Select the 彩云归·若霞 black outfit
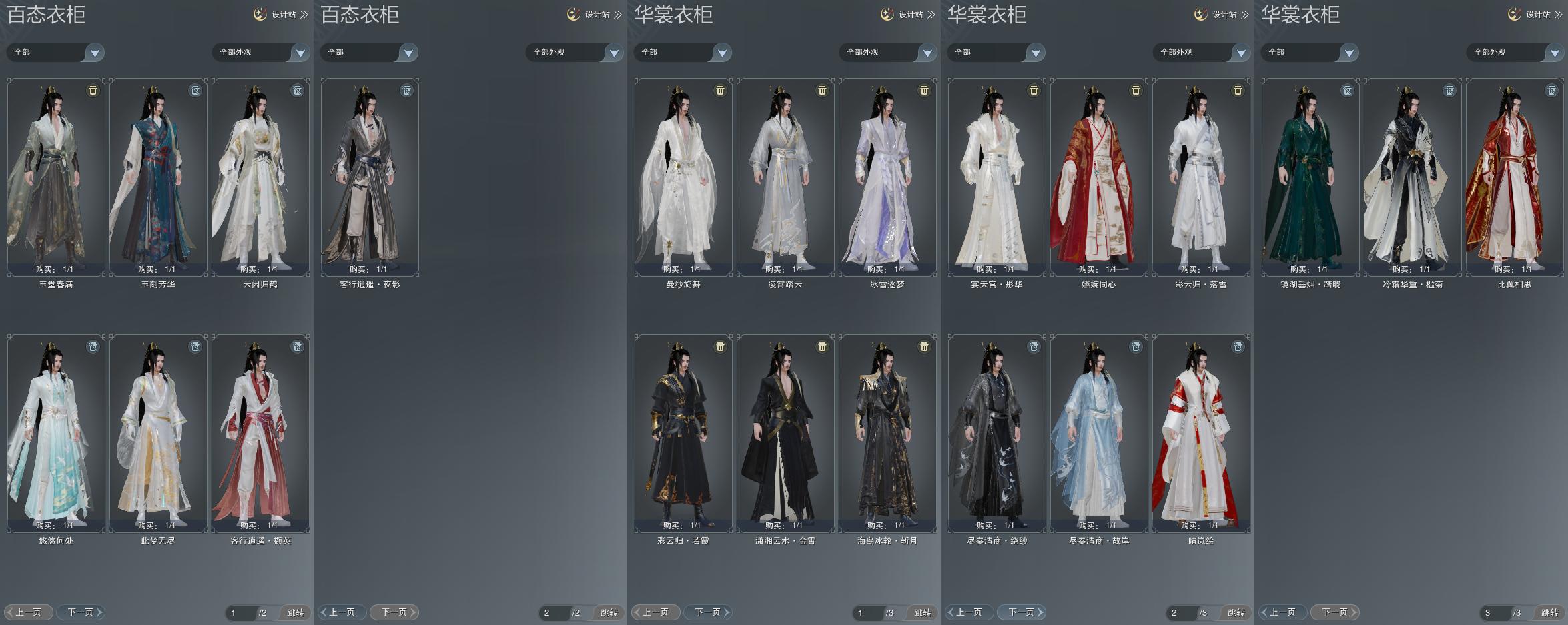This screenshot has height=625, width=1568. point(683,433)
